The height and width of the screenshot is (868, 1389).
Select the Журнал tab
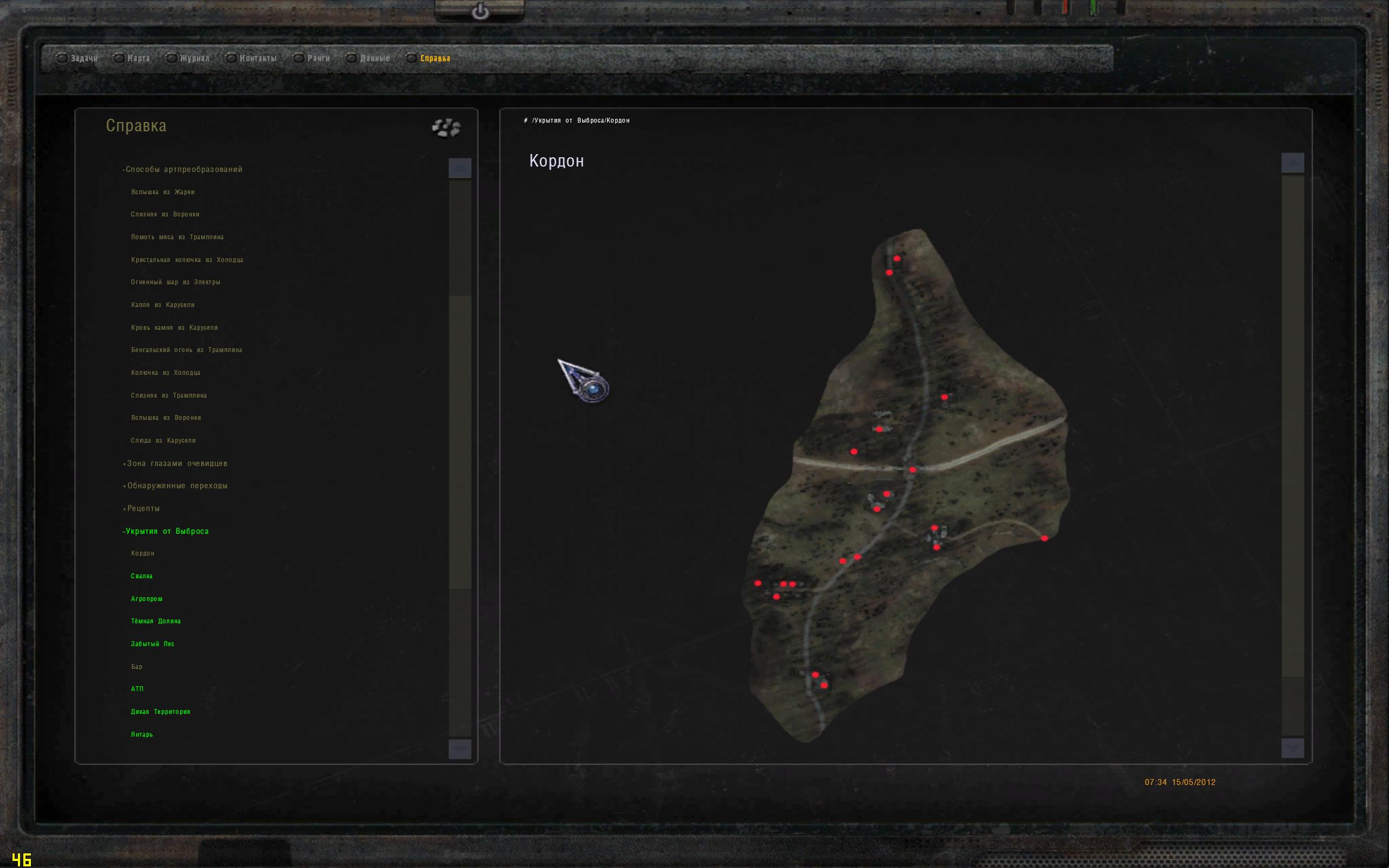[194, 59]
